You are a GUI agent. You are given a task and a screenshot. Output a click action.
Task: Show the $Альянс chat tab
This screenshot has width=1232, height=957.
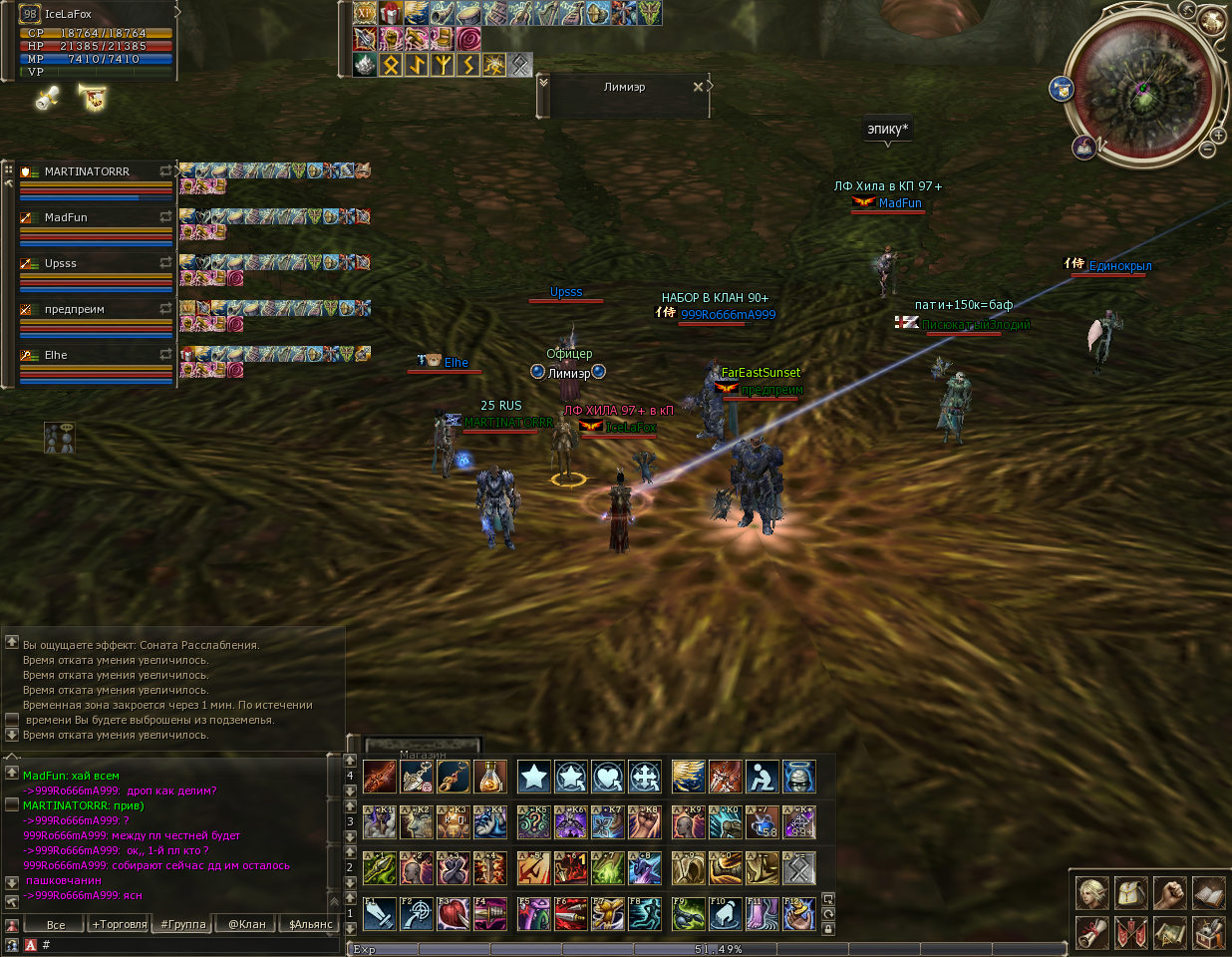point(310,924)
